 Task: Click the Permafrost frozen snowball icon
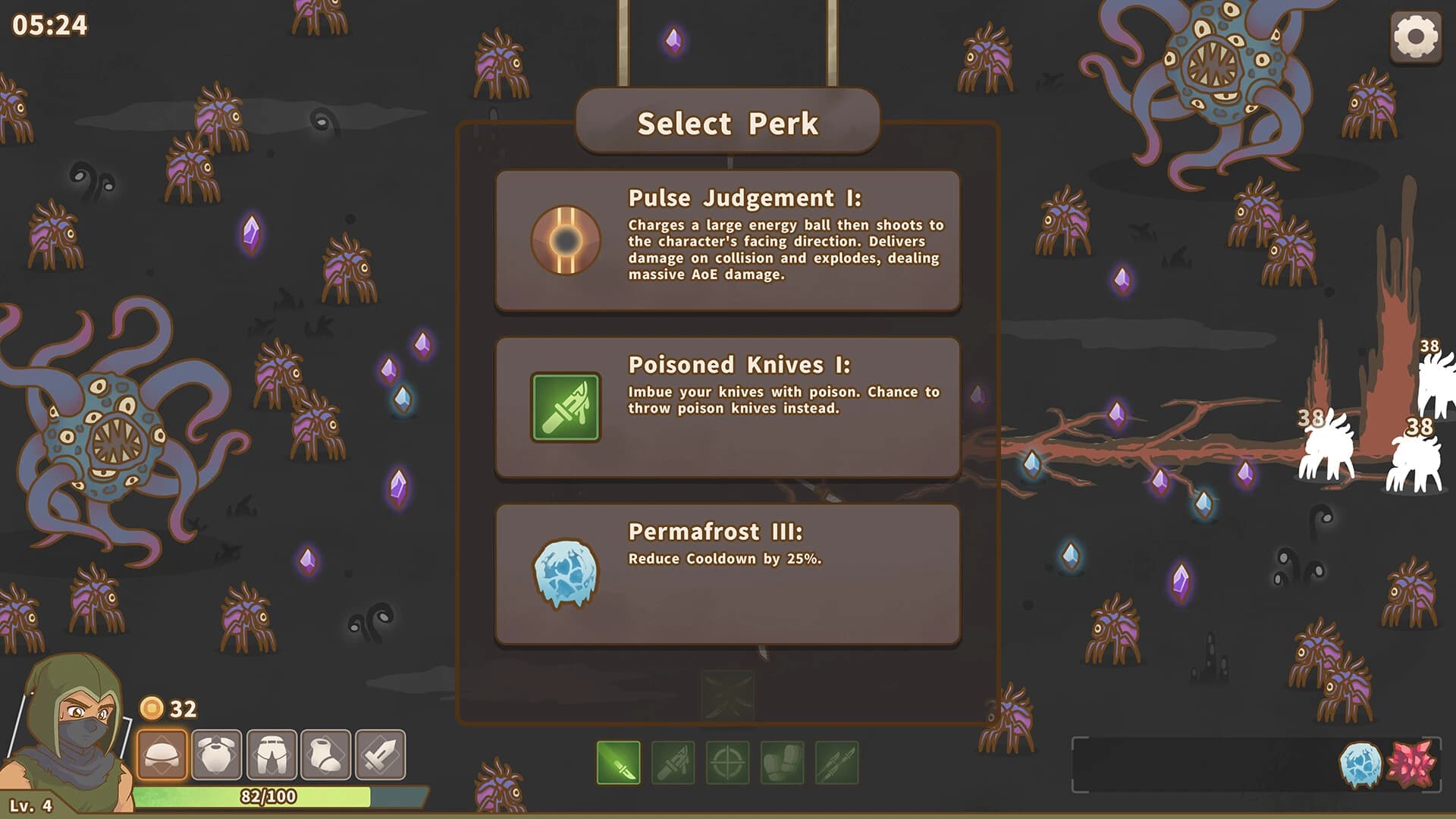[x=564, y=574]
